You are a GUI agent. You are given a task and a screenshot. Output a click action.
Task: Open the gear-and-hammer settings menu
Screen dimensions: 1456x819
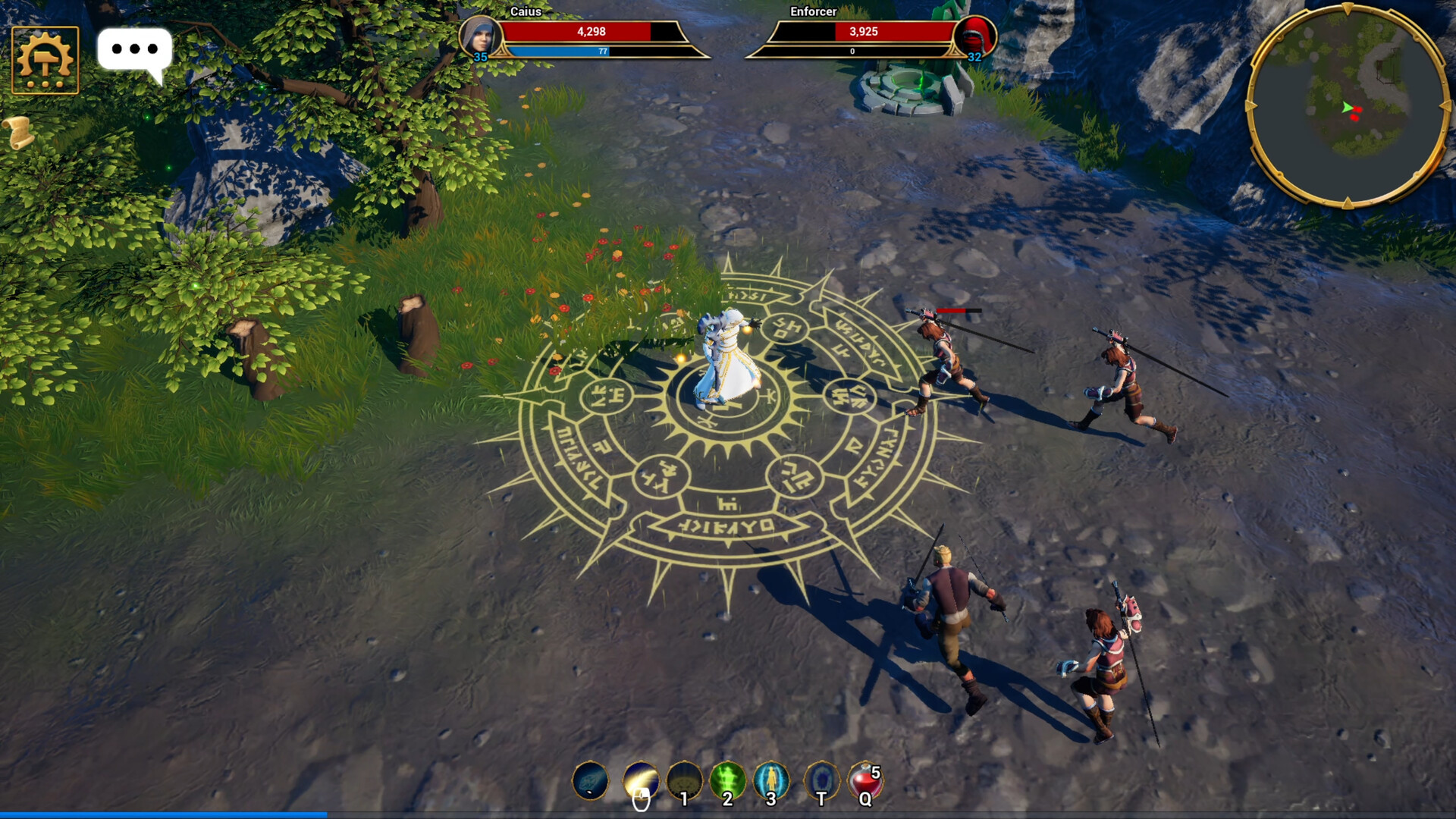click(45, 60)
